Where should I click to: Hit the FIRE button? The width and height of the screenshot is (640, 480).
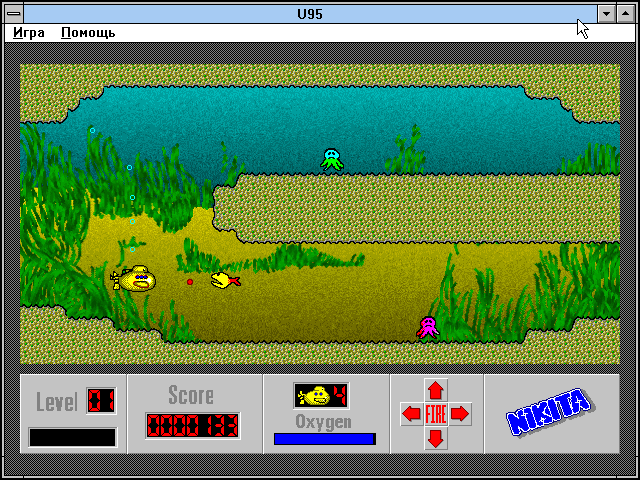pyautogui.click(x=436, y=414)
